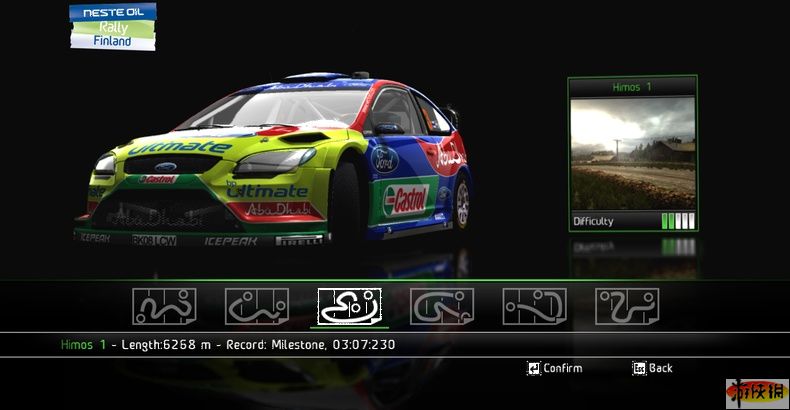Open the Himos 1 stage preview thumbnail
Screen dimensions: 790x410
[632, 153]
